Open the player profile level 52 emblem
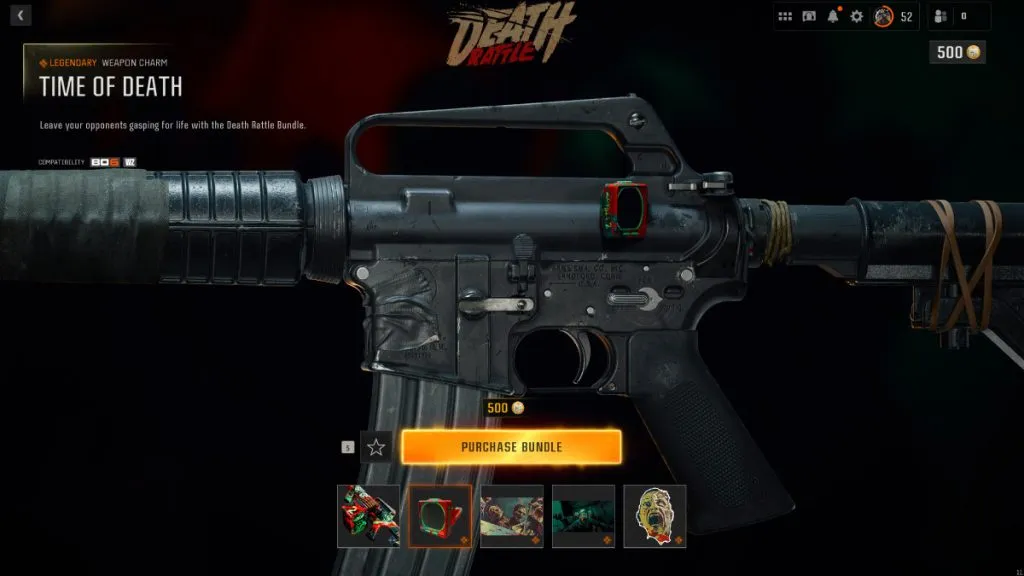The width and height of the screenshot is (1024, 576). tap(883, 16)
